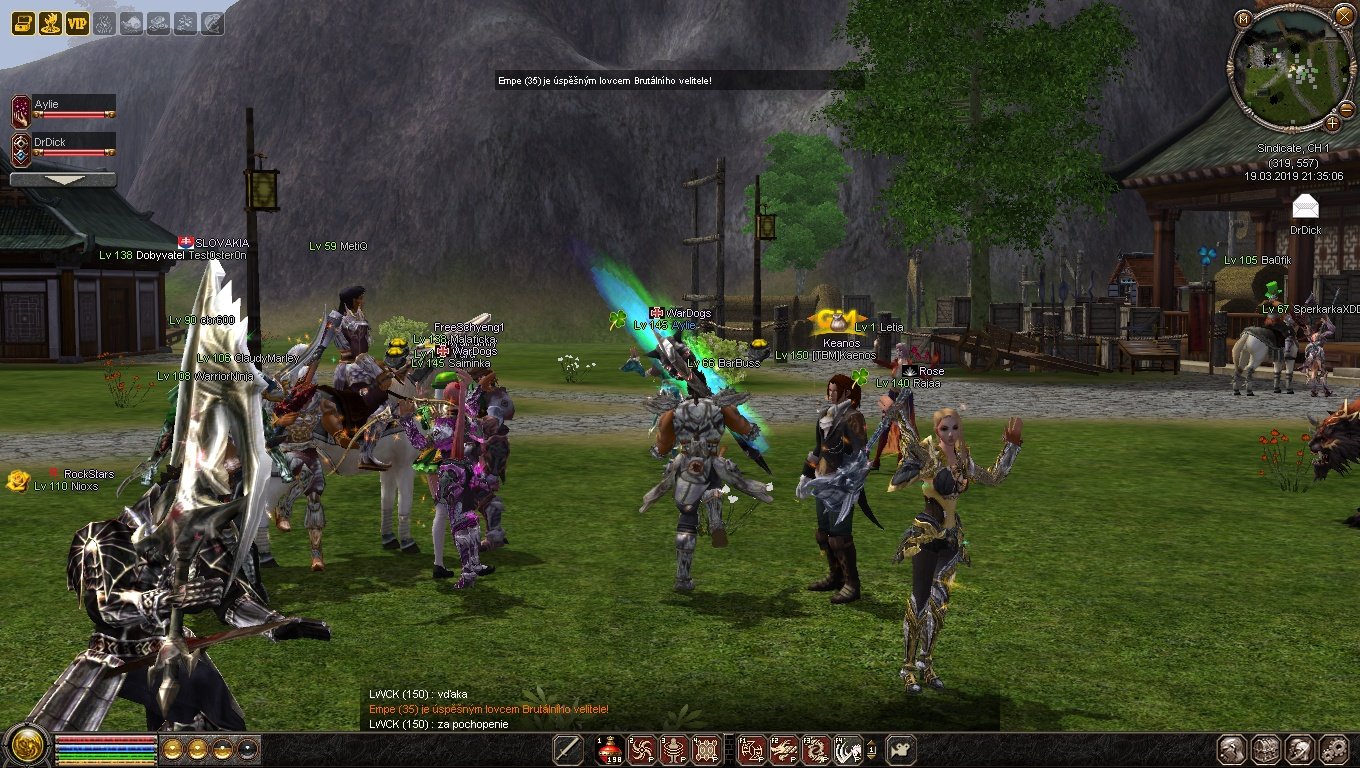The image size is (1360, 768).
Task: Open the VIP menu
Action: 78,23
